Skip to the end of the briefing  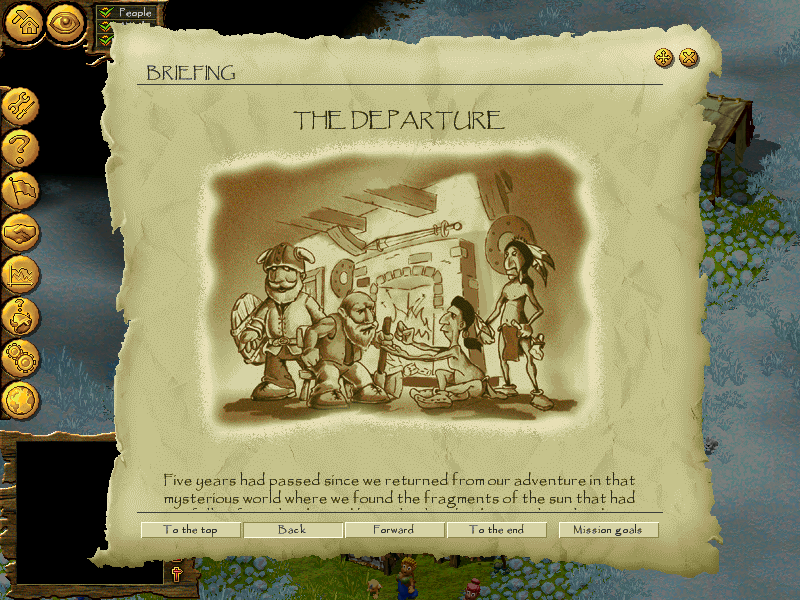point(496,530)
